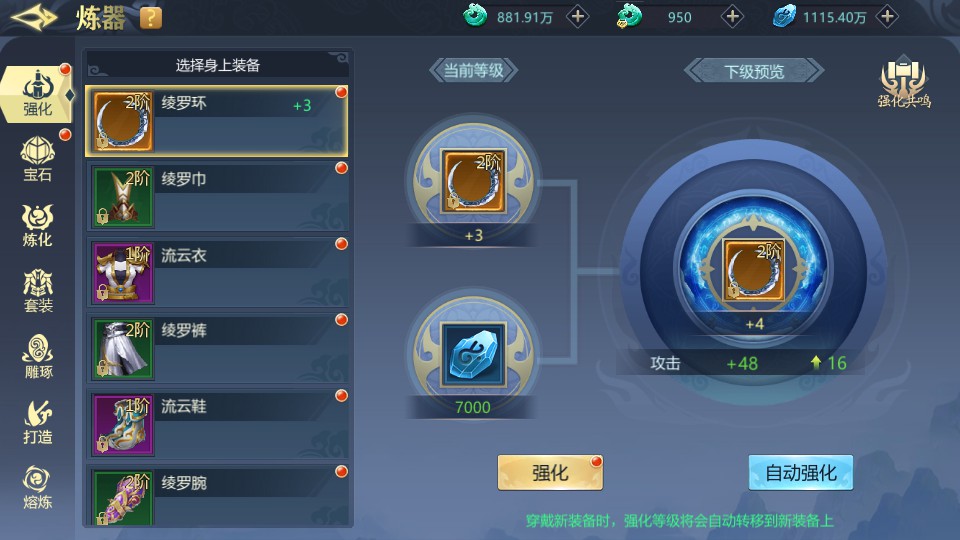
Task: Pick the 绫罗裤 equipment row
Action: [x=217, y=346]
